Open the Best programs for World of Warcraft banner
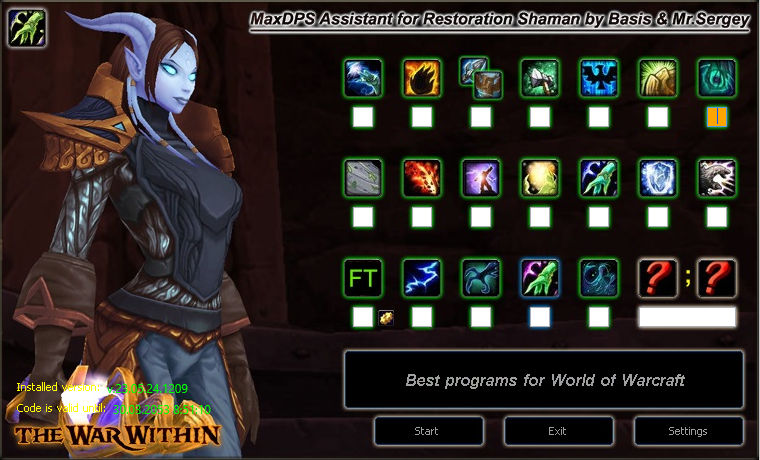The width and height of the screenshot is (760, 460). pos(544,380)
